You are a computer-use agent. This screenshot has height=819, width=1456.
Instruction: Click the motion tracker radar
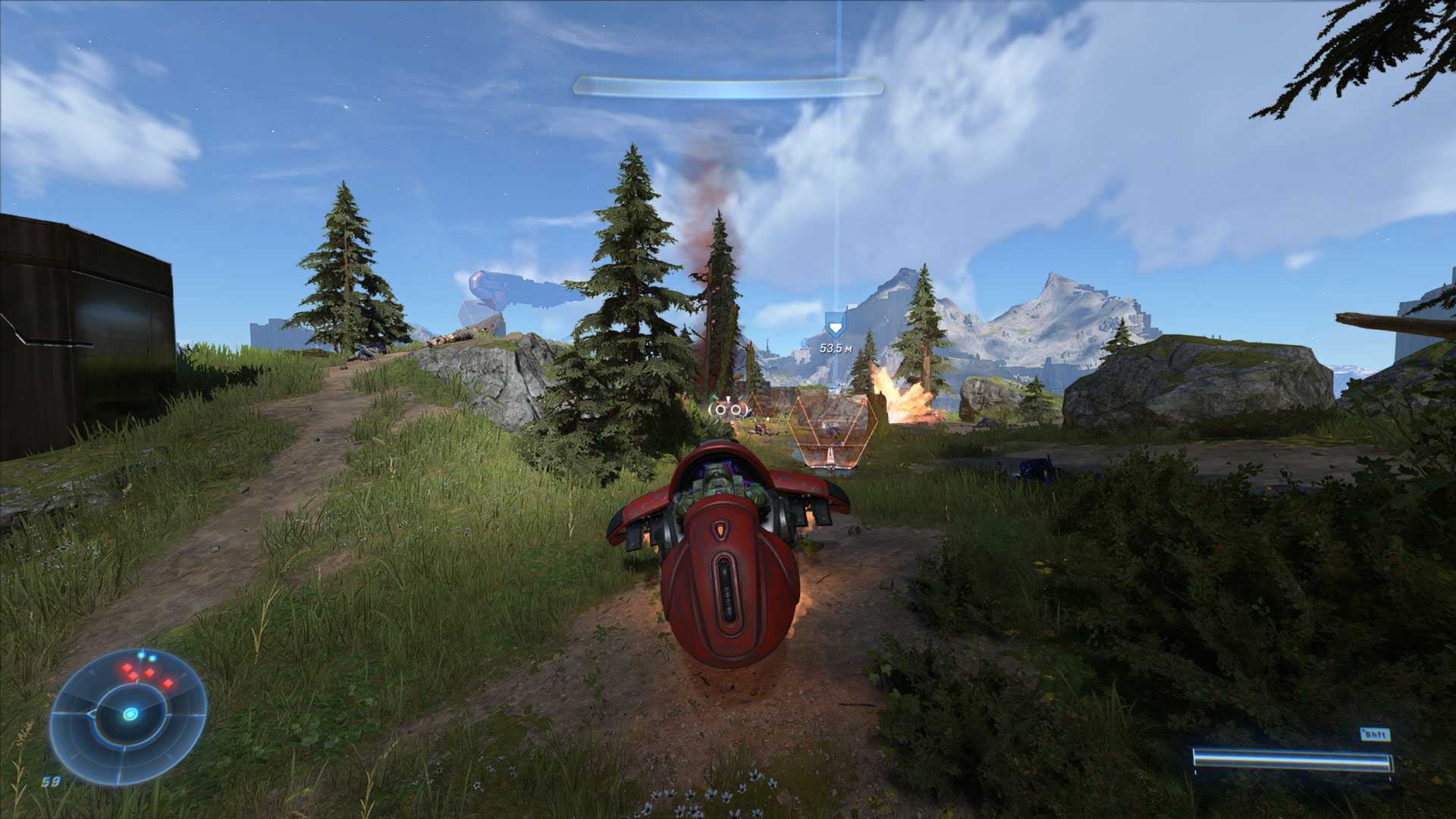[x=128, y=714]
